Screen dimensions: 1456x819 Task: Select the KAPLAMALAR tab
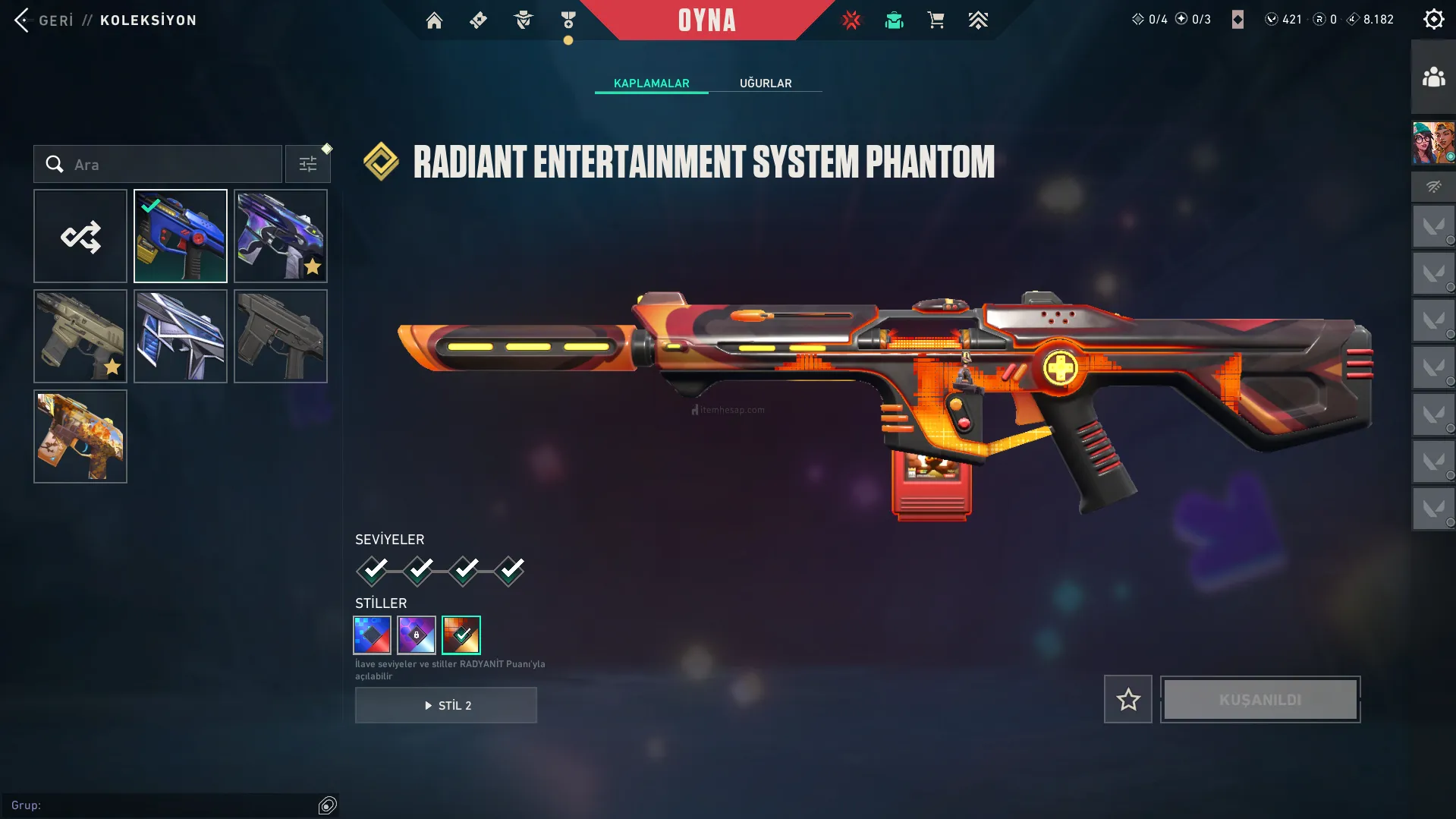pos(651,83)
